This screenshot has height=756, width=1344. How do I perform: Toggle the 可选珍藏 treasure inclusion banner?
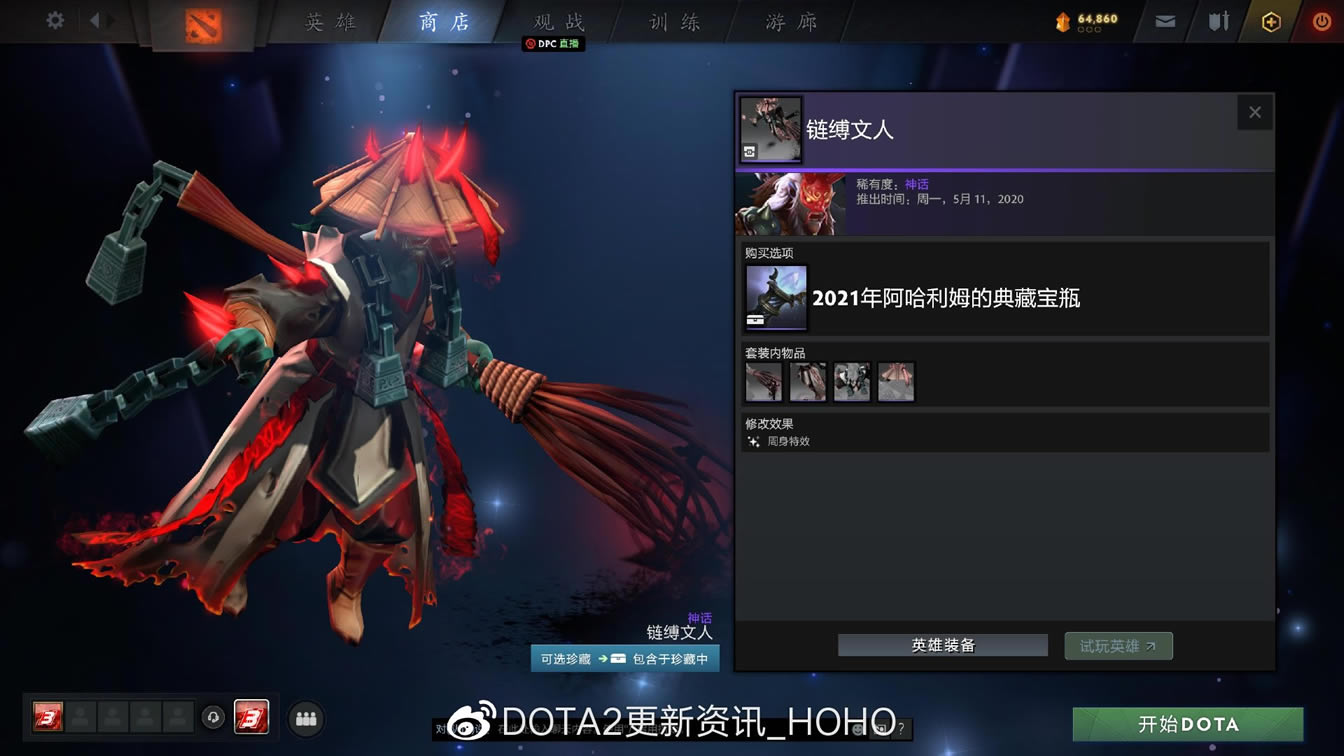pyautogui.click(x=624, y=658)
